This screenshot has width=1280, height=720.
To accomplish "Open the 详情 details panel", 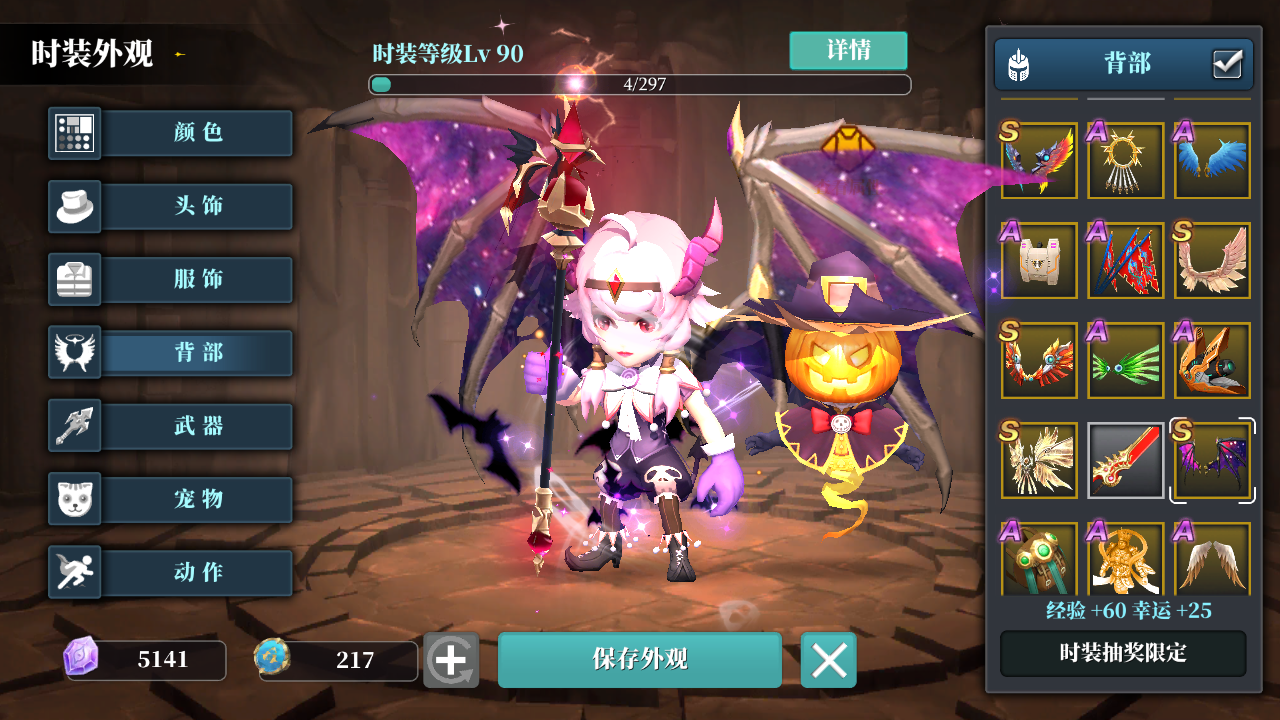I will click(x=848, y=50).
